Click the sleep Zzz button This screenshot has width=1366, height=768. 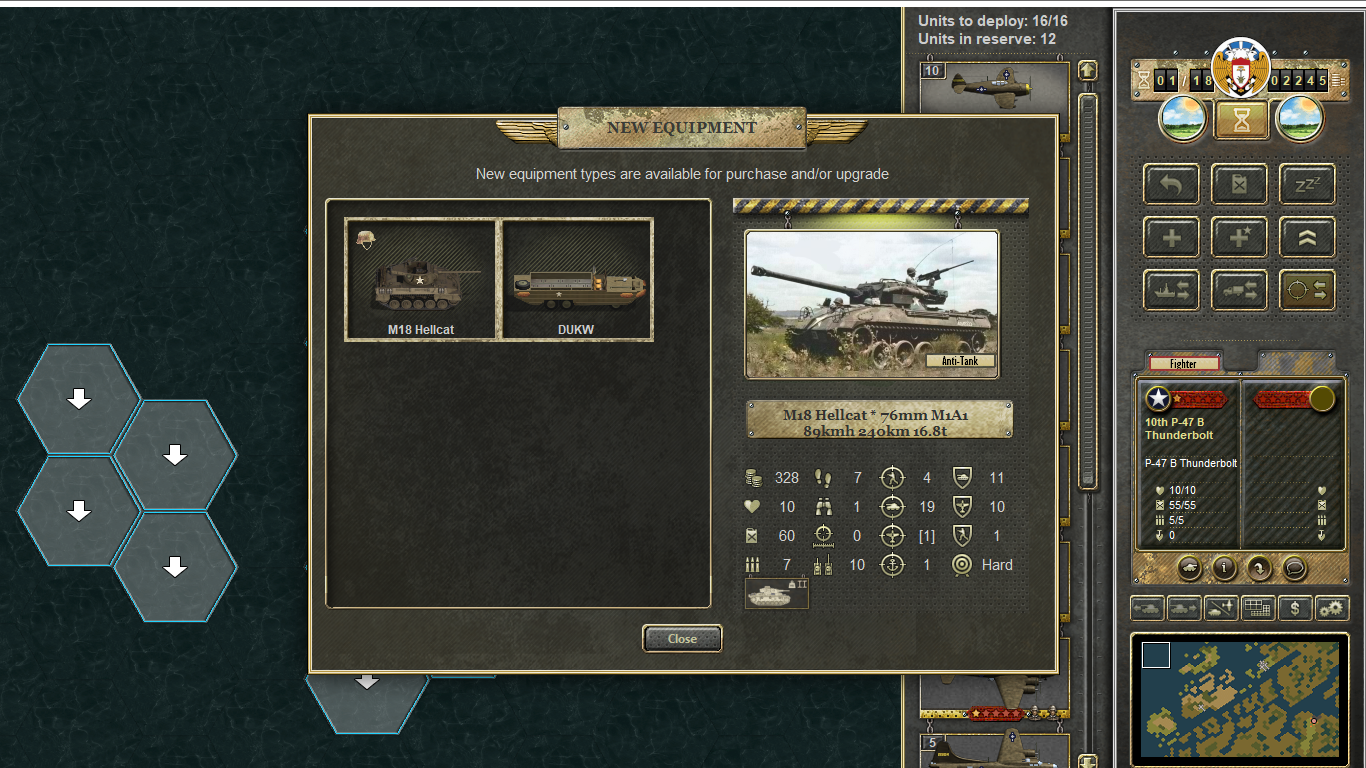(1307, 185)
